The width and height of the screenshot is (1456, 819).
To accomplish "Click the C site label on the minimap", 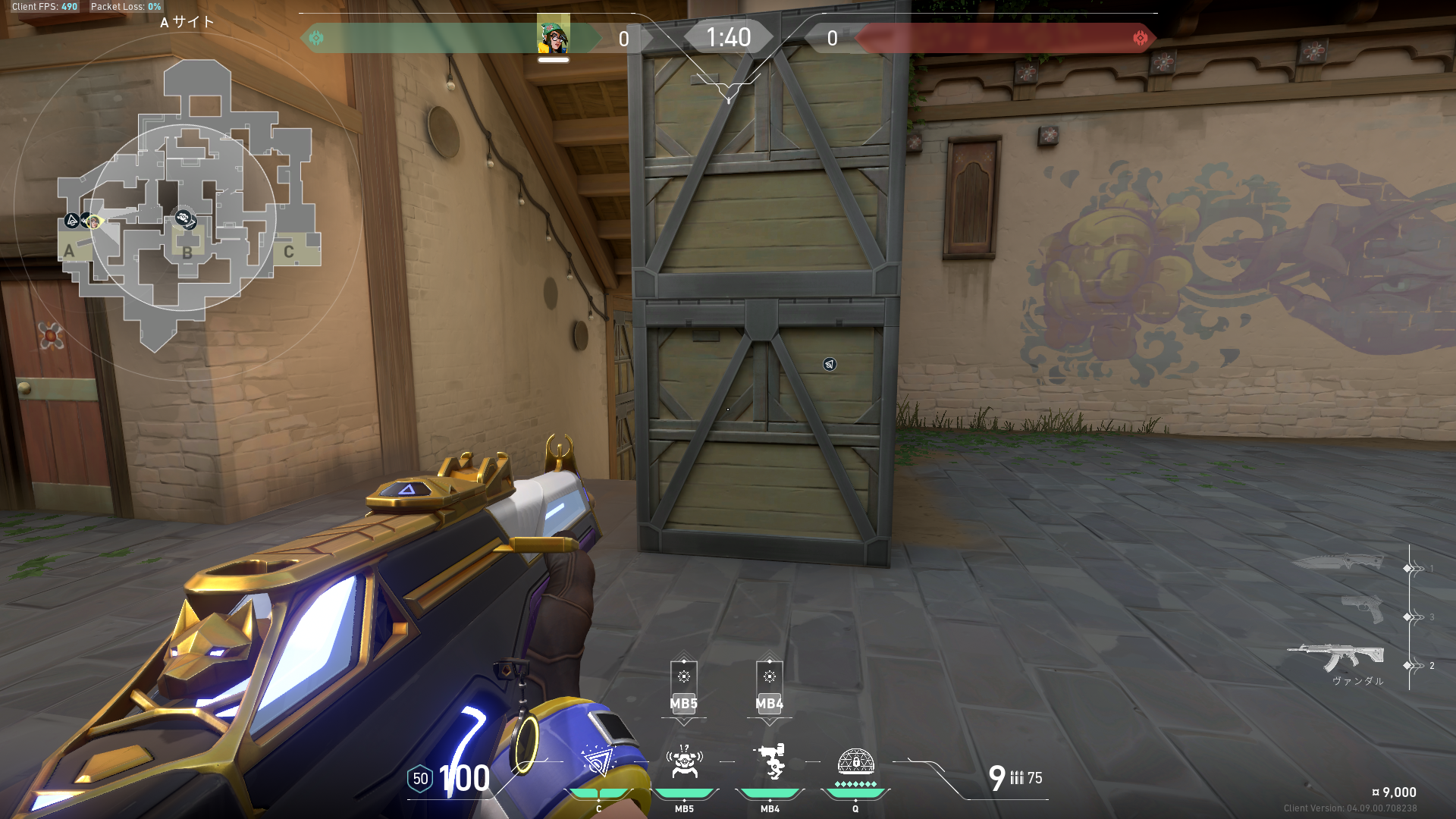I will [x=288, y=252].
